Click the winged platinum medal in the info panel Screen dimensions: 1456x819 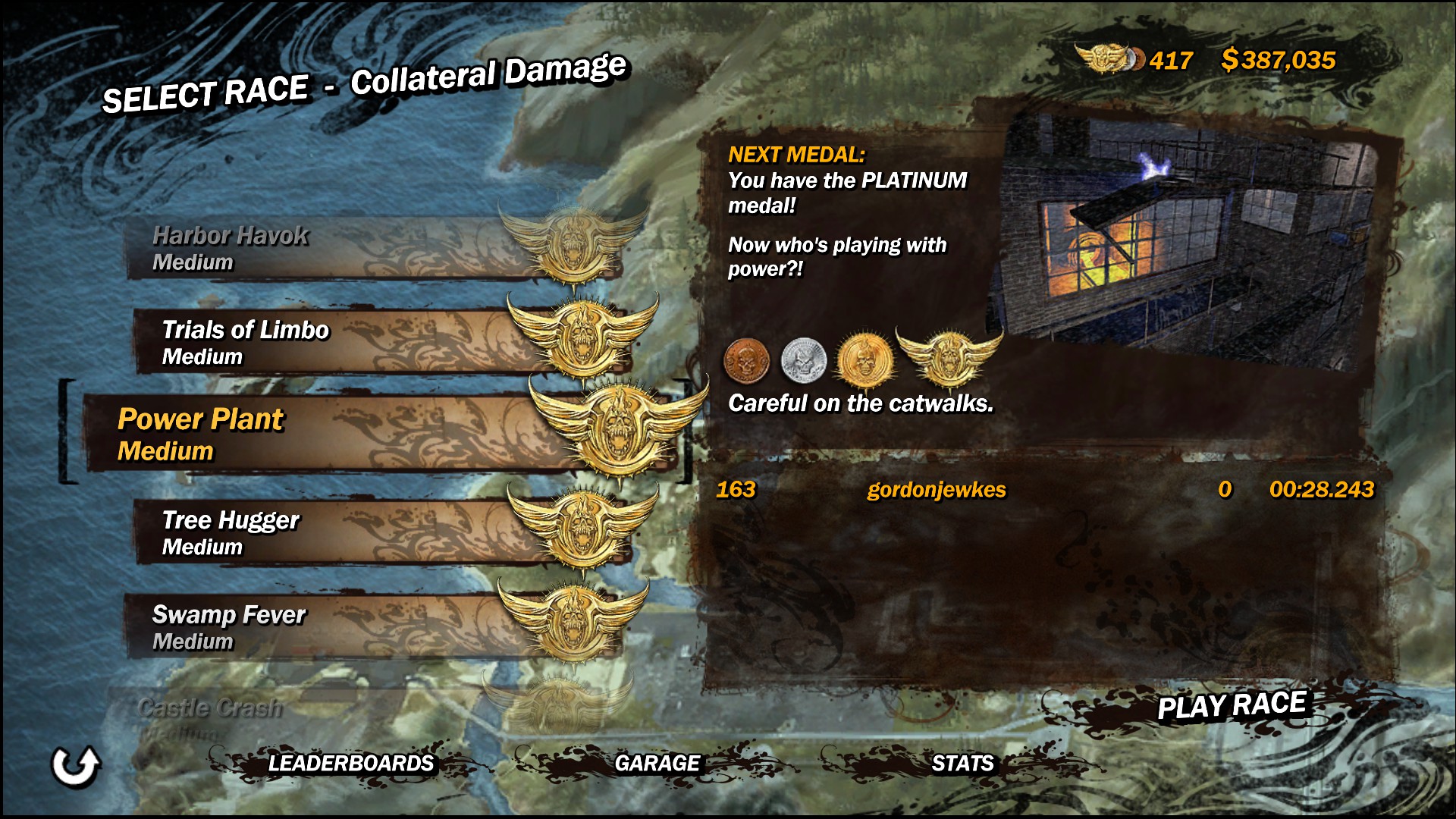click(948, 356)
